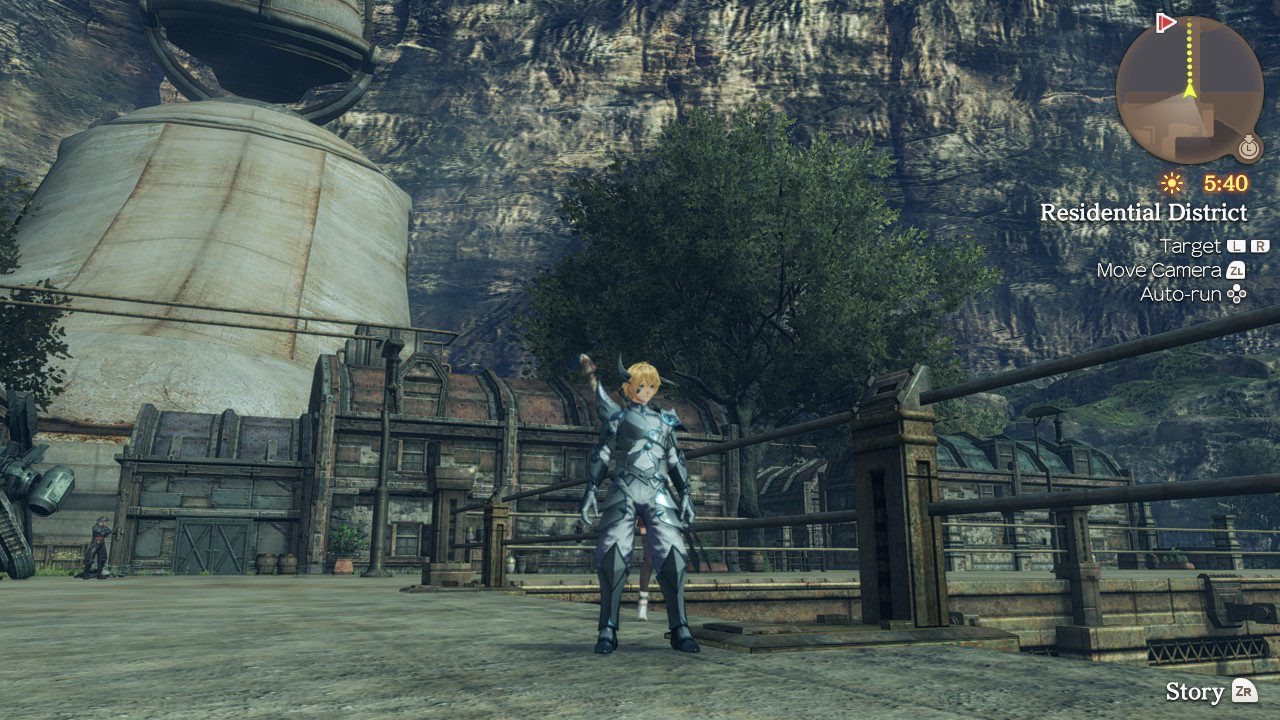
Task: Open the circular minimap
Action: pyautogui.click(x=1189, y=90)
